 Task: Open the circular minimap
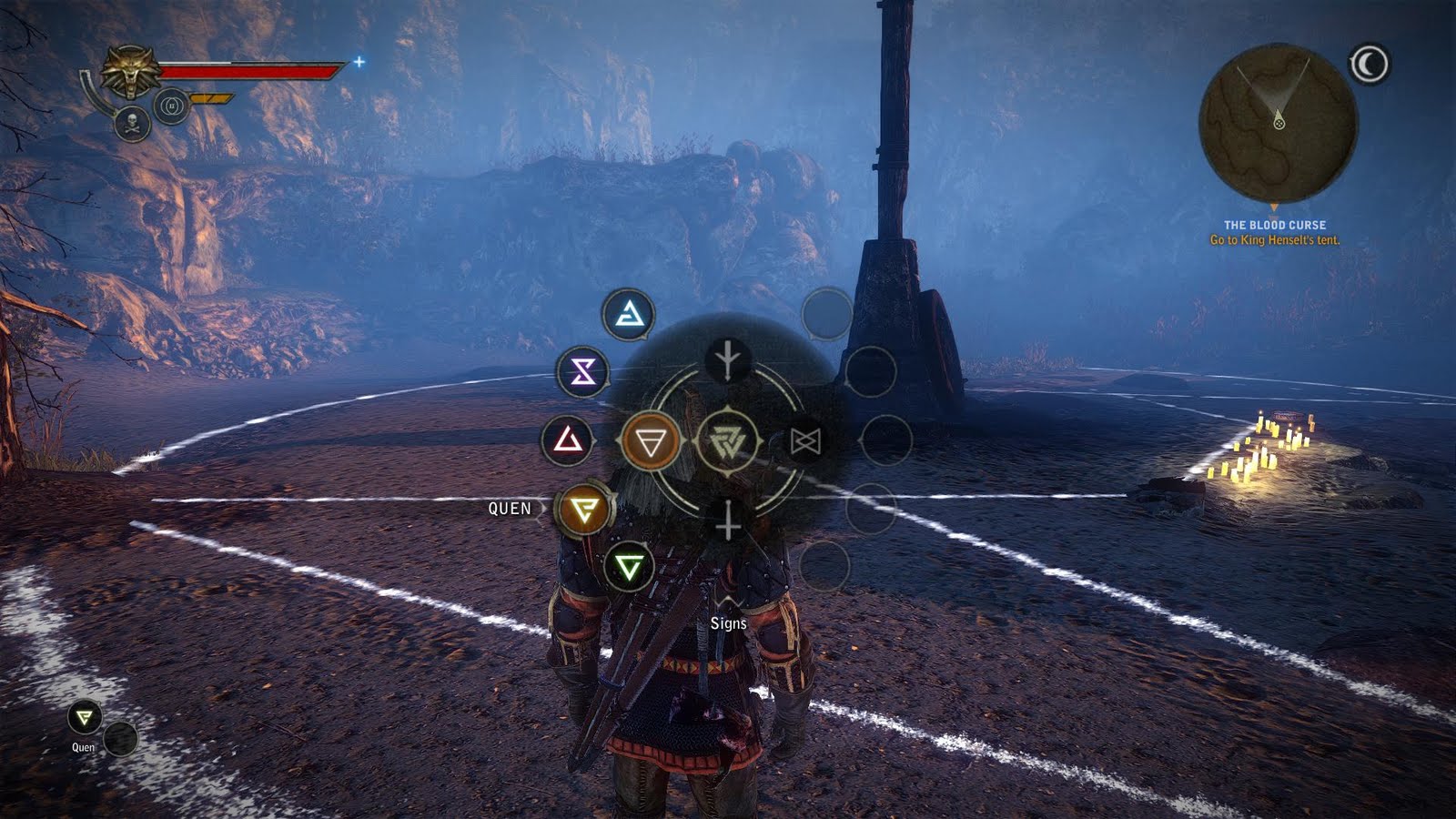1278,123
